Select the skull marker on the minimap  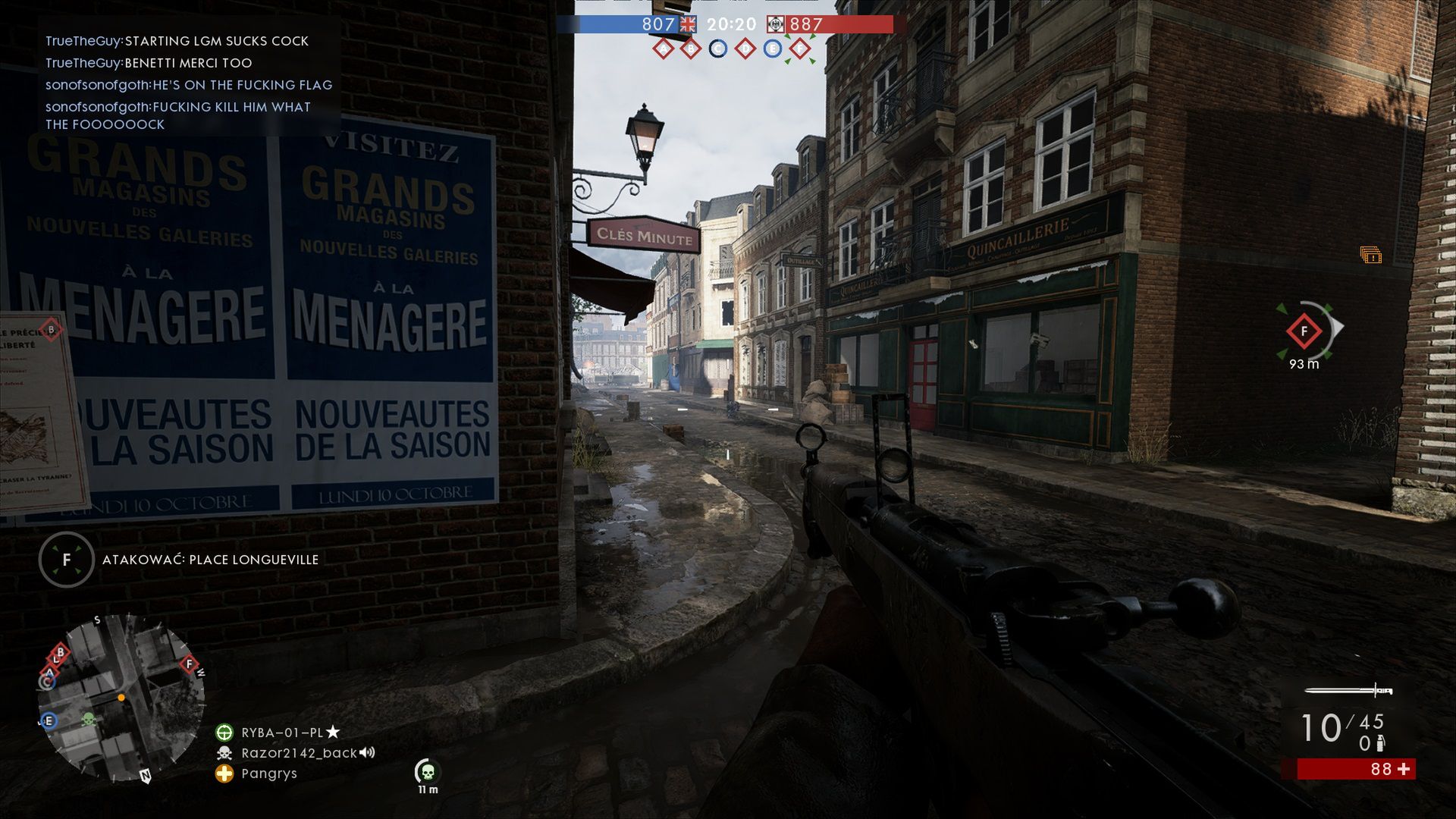[x=88, y=718]
